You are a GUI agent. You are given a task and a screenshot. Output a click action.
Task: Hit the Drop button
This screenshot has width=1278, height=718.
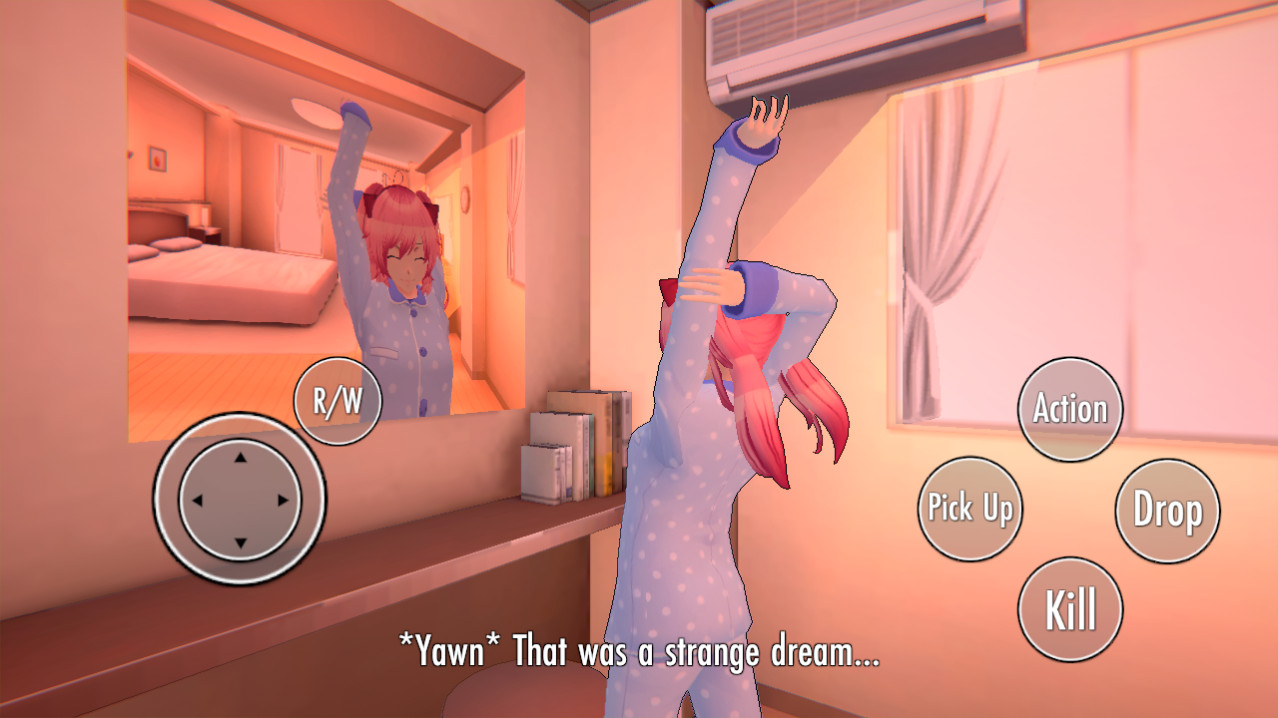coord(1167,510)
